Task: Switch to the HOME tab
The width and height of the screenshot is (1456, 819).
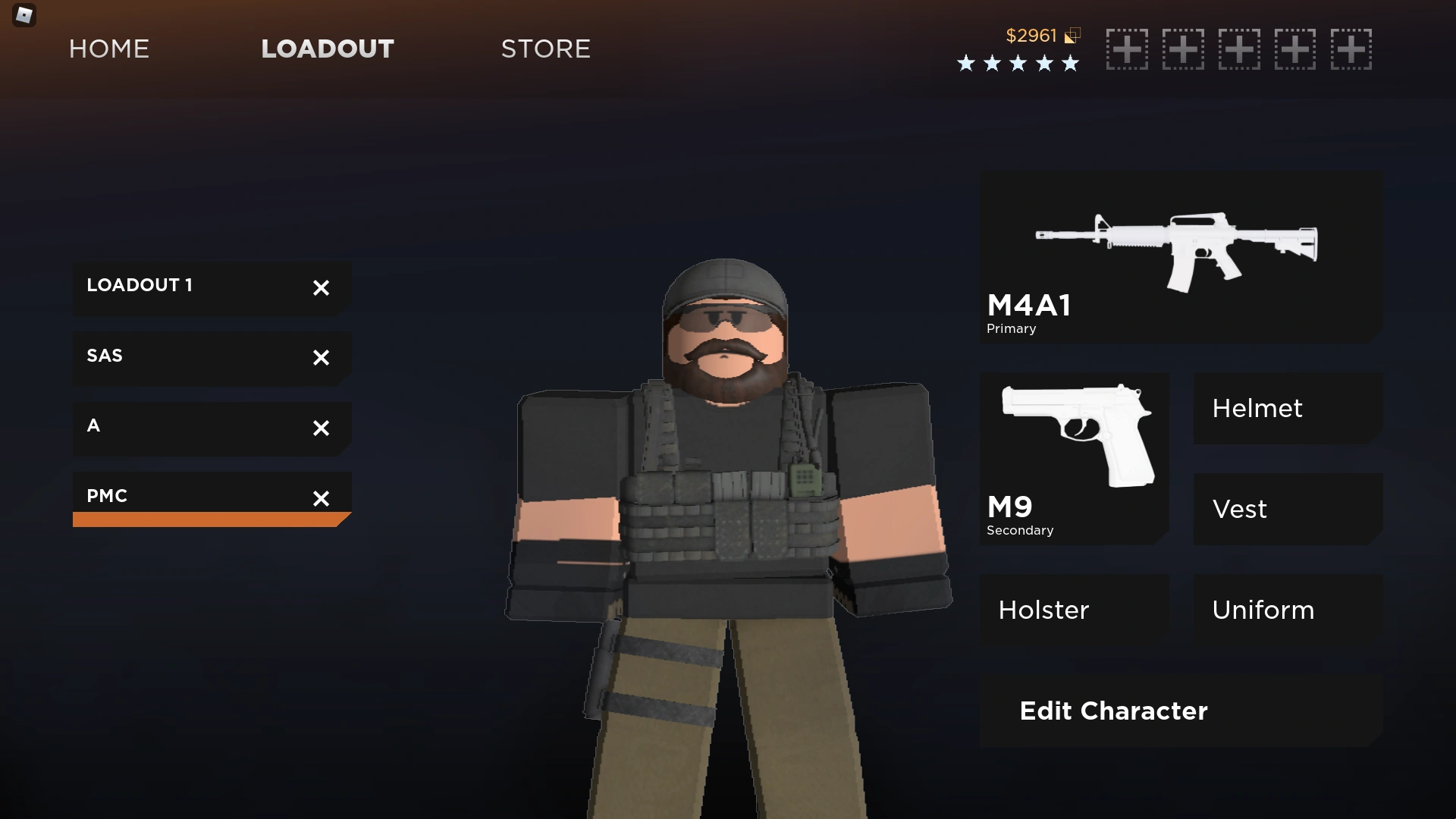Action: click(x=108, y=49)
